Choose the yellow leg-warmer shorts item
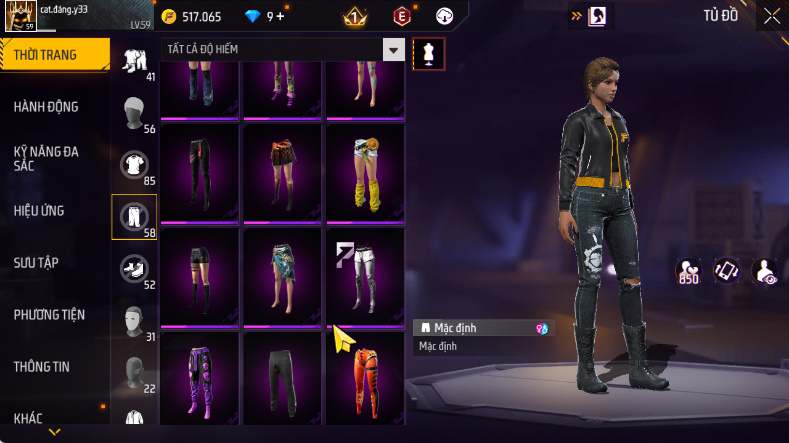The image size is (789, 443). pos(364,170)
